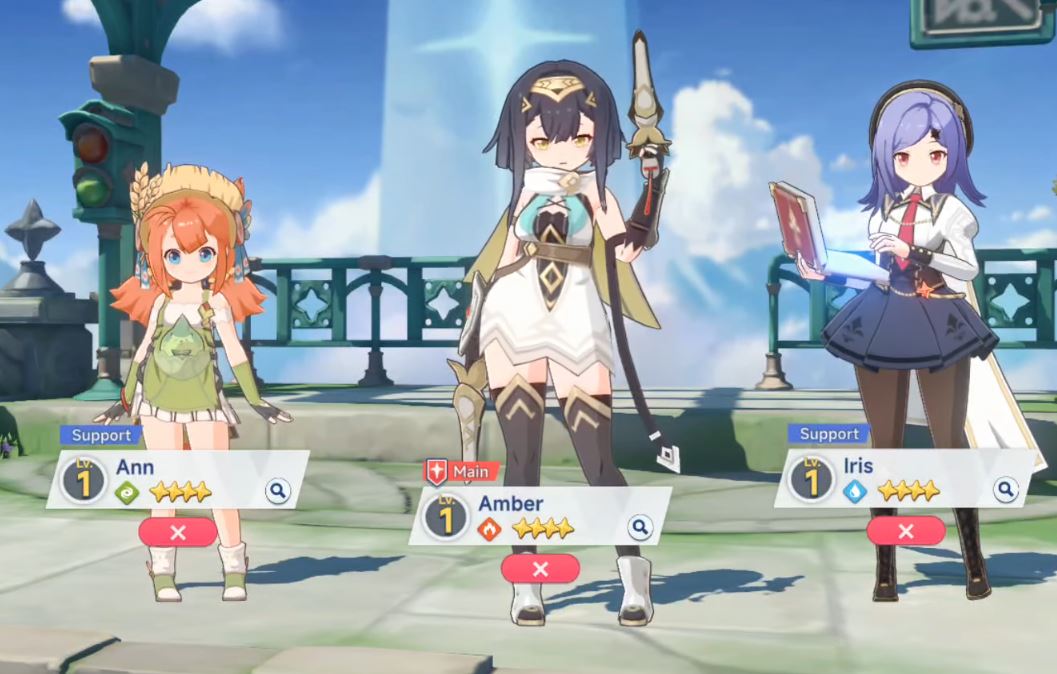The image size is (1057, 674).
Task: Inspect Ann's details with magnifier icon
Action: (277, 490)
